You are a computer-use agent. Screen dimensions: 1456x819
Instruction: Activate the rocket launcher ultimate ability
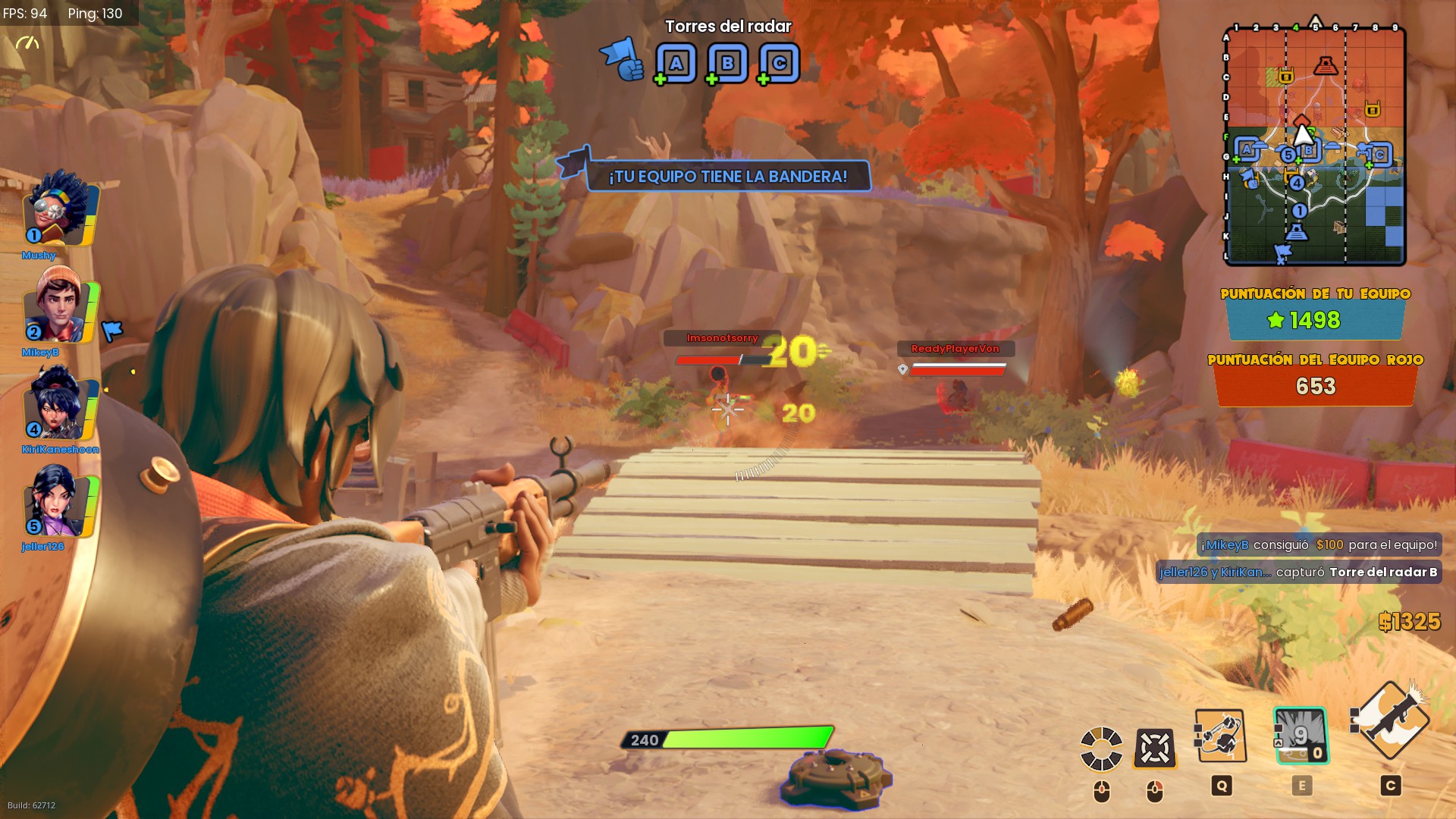coord(1391,719)
